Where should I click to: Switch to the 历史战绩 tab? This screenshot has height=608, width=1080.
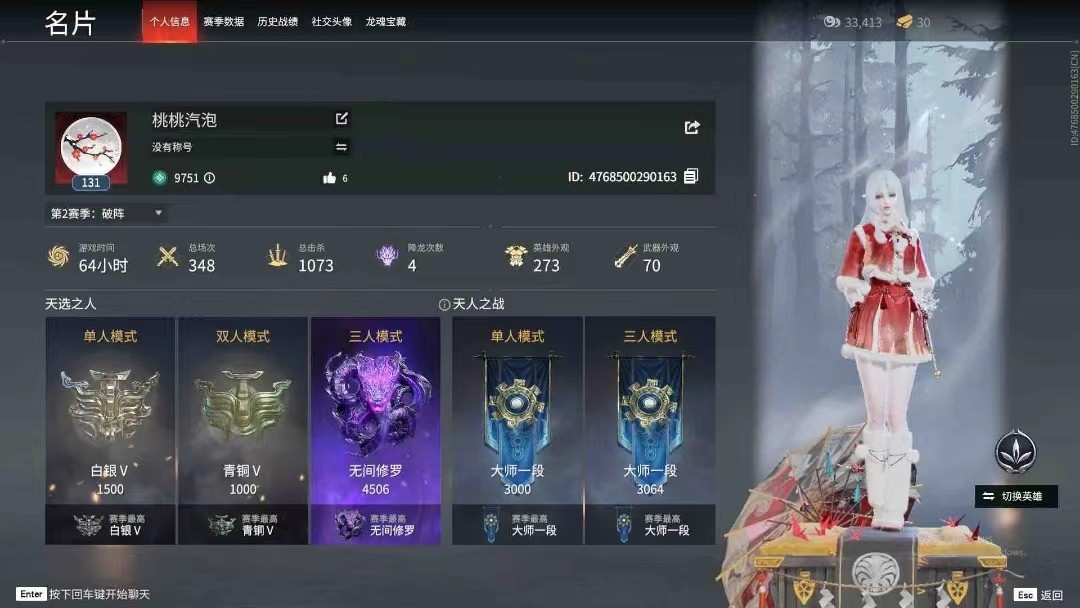(x=277, y=22)
